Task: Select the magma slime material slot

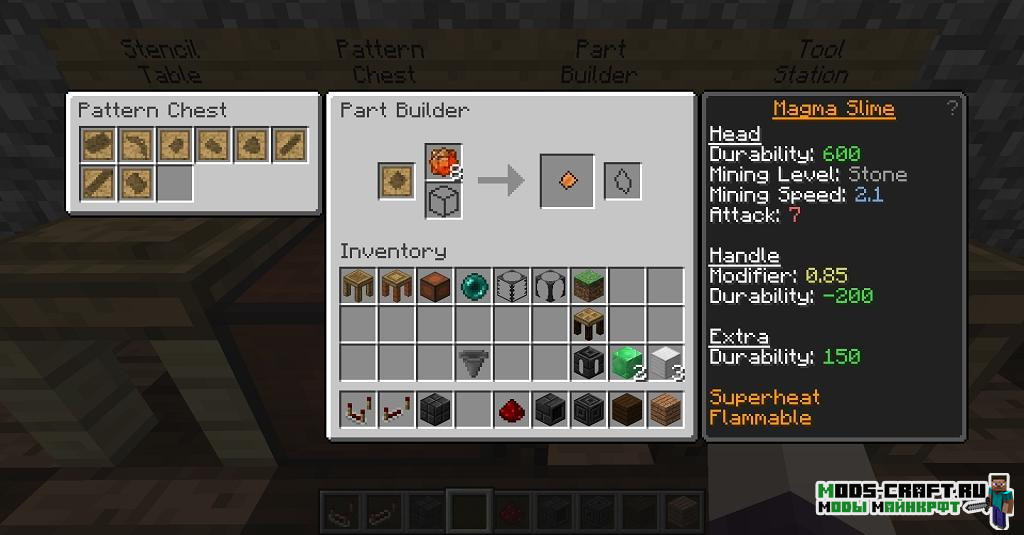Action: tap(443, 162)
